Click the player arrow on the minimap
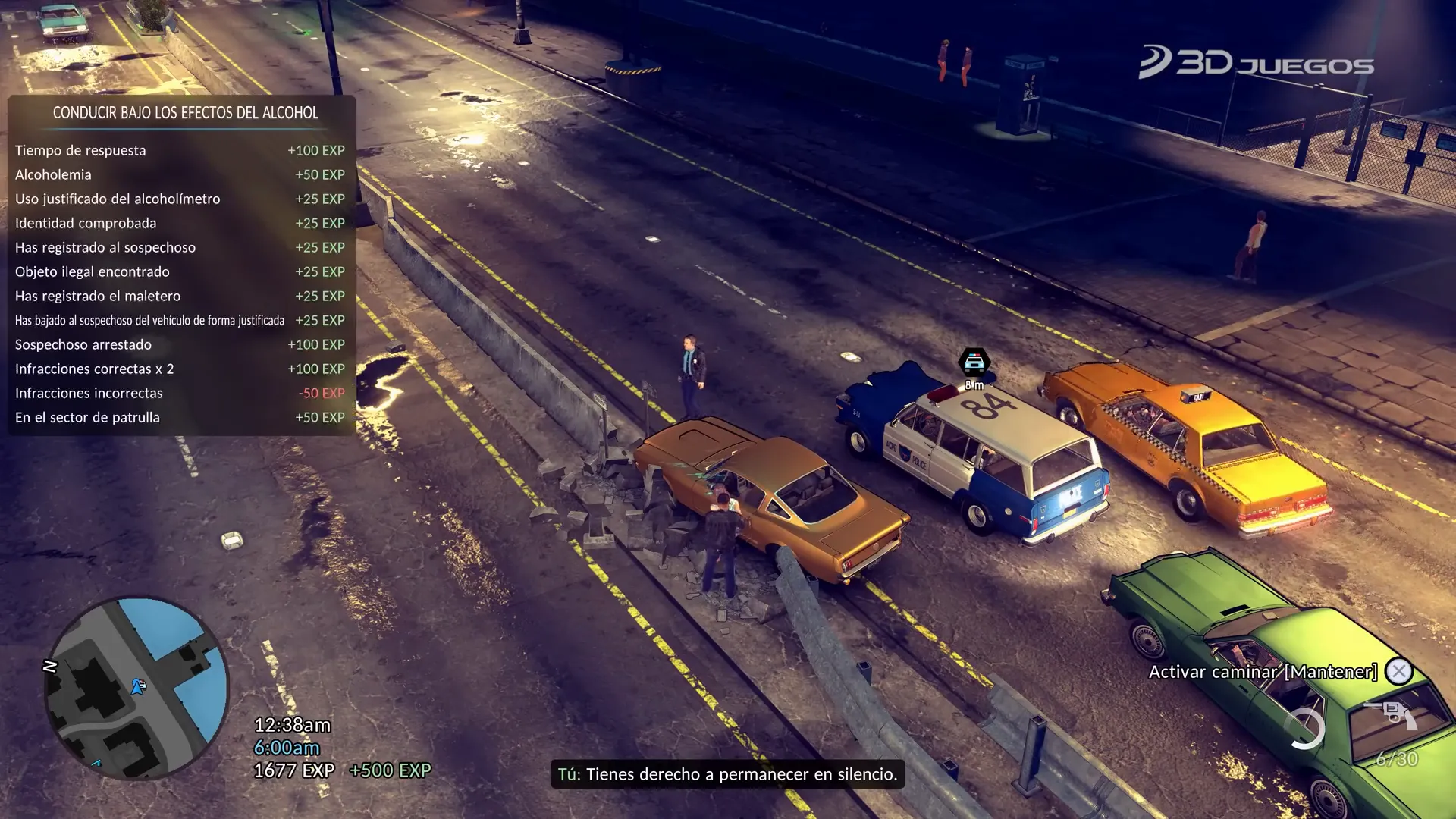This screenshot has height=819, width=1456. (138, 686)
